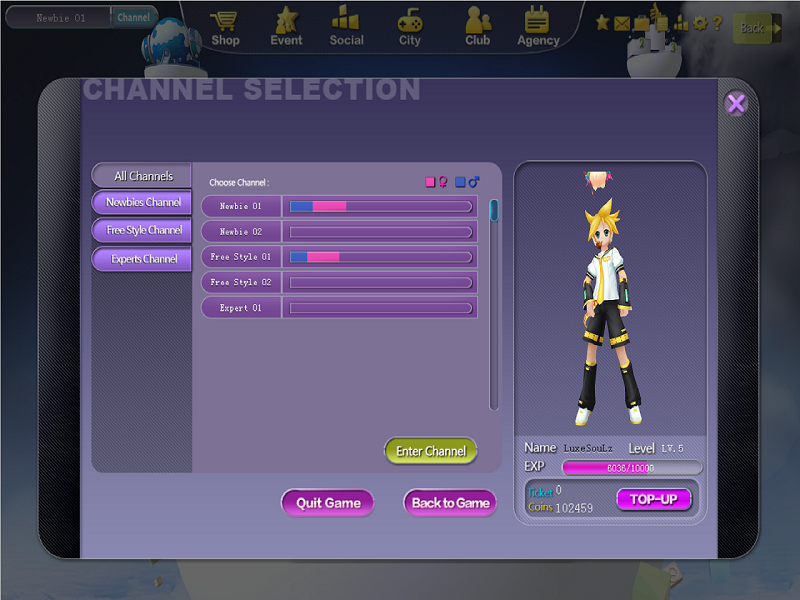800x600 pixels.
Task: Open the Club menu
Action: (x=477, y=27)
